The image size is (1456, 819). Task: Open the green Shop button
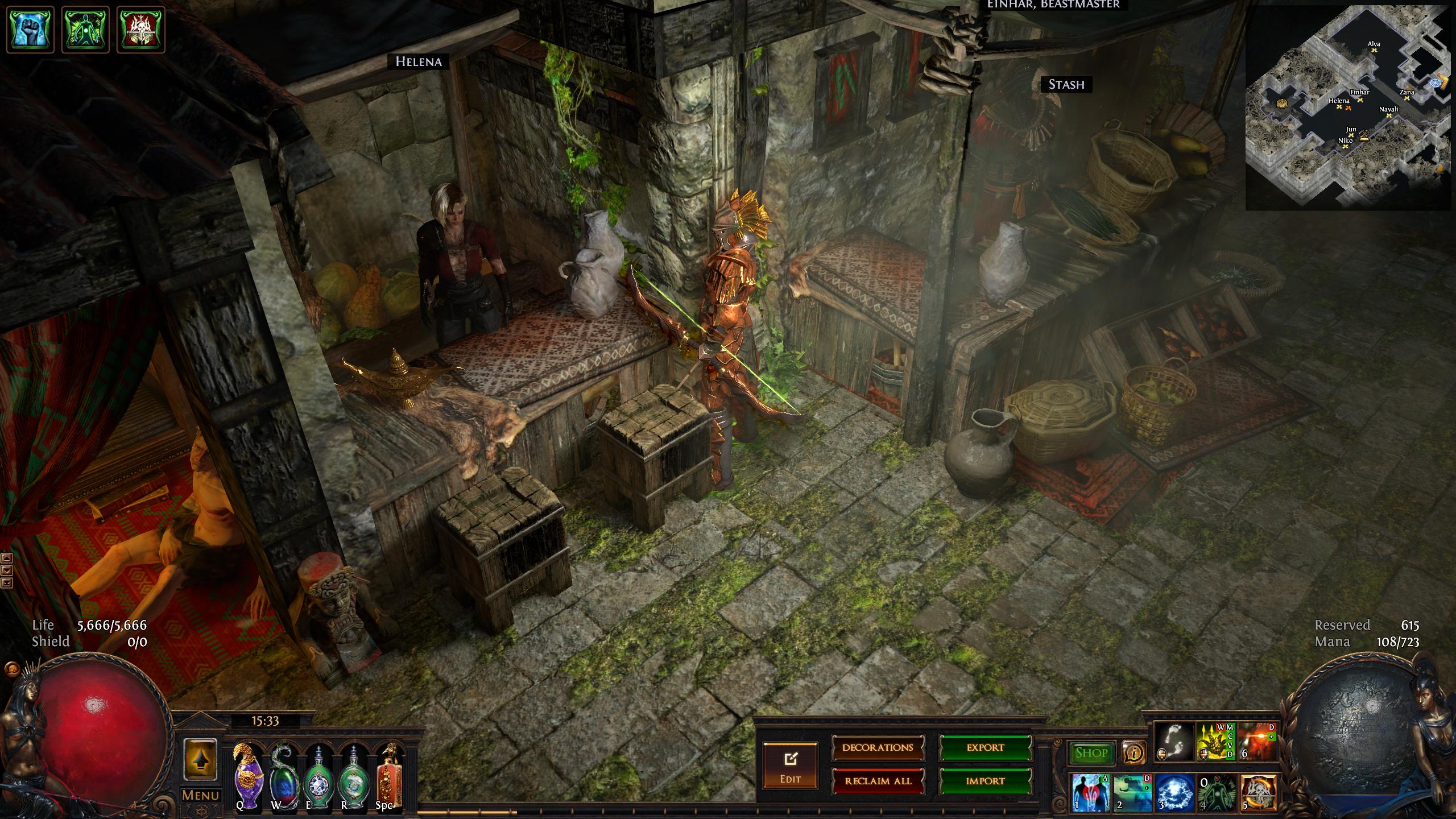1091,753
